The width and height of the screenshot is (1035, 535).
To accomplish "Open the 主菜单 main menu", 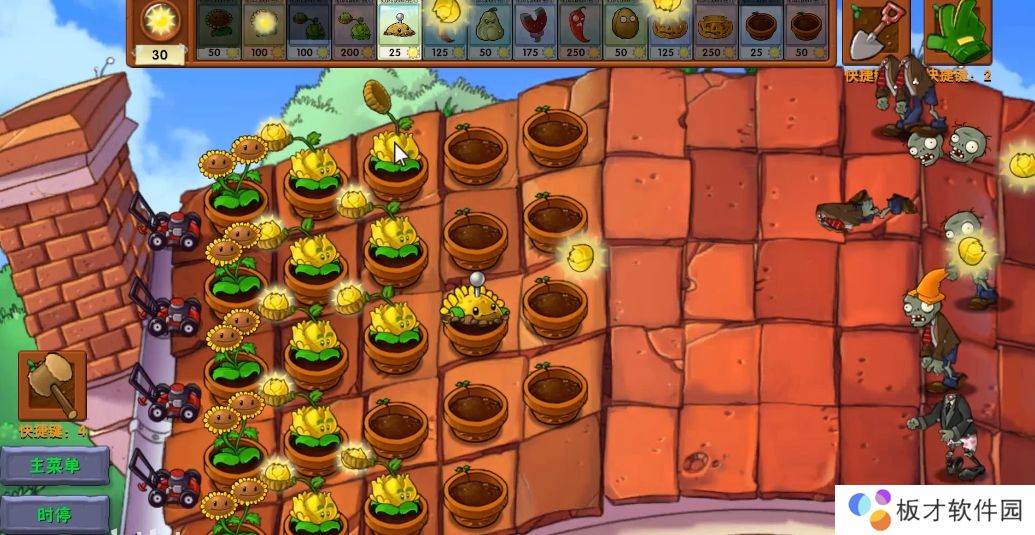I will click(54, 465).
